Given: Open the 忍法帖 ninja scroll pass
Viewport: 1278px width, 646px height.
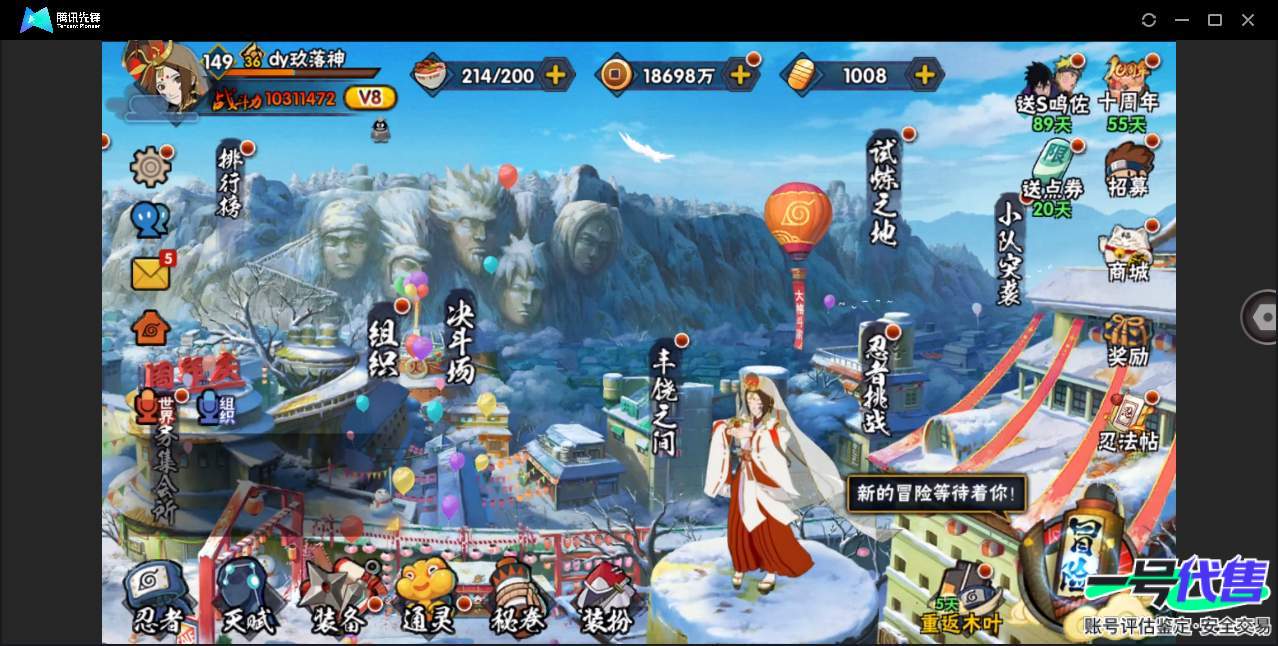Looking at the screenshot, I should tap(1128, 424).
